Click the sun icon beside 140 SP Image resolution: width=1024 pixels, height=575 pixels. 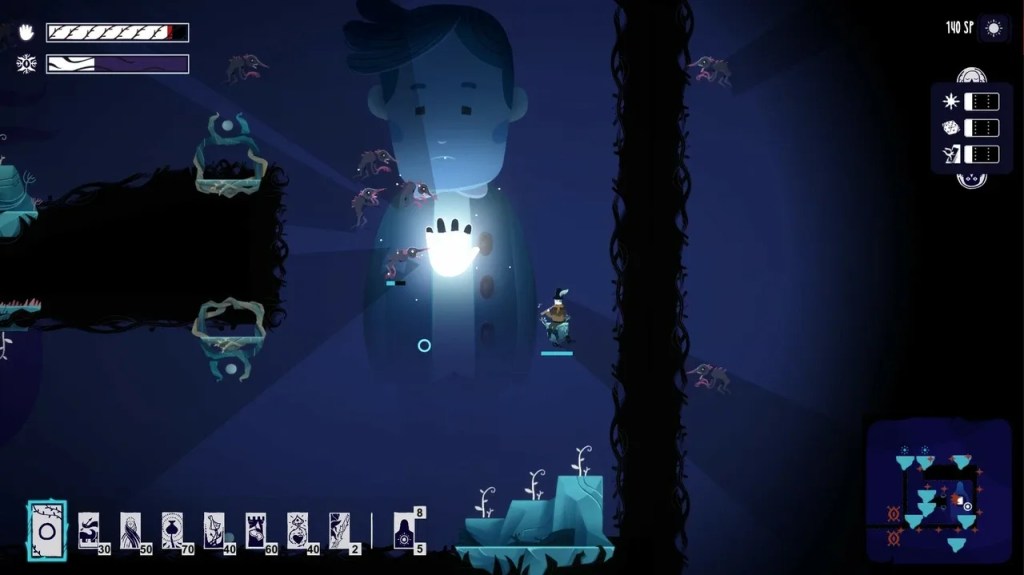pos(993,28)
